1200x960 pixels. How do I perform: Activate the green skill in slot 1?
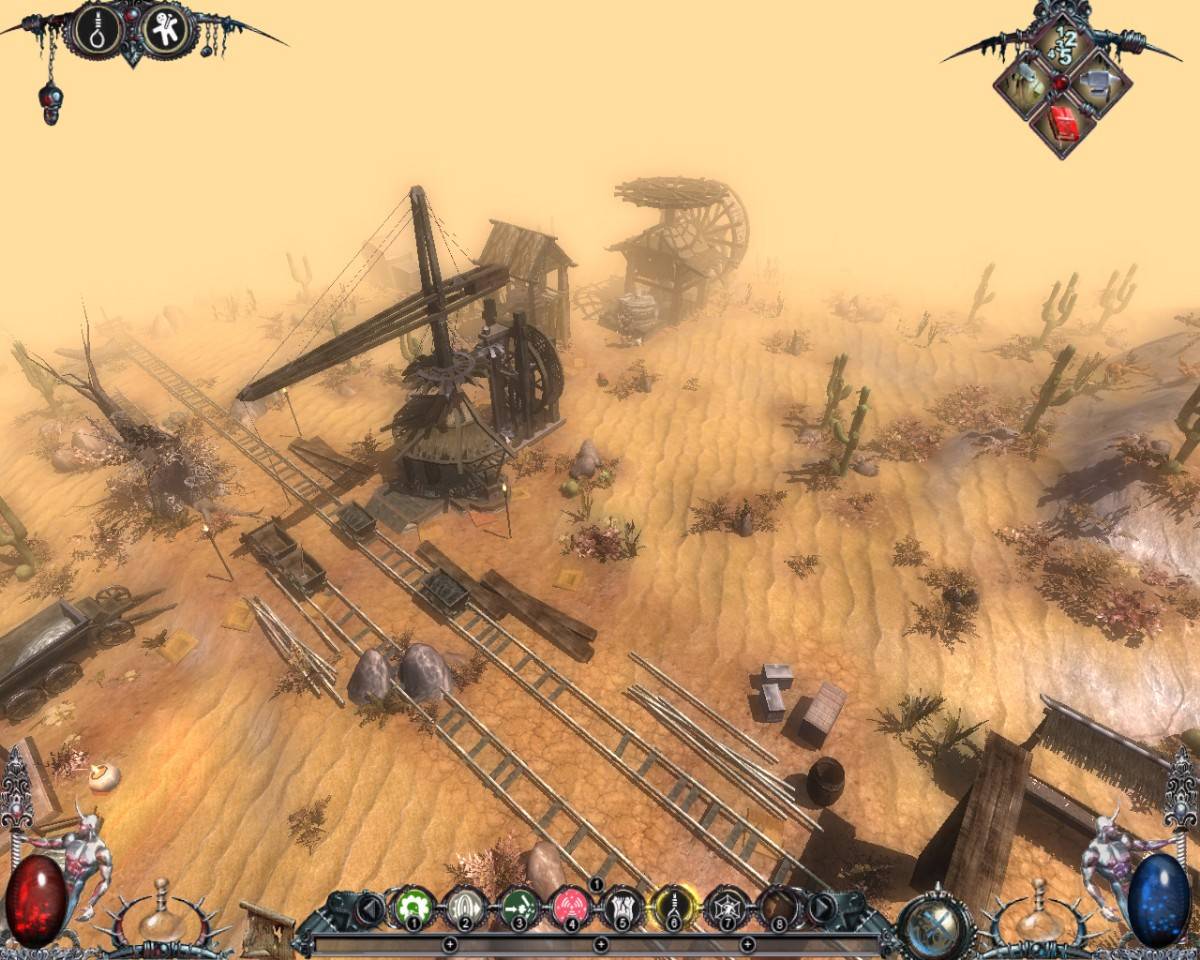[x=411, y=908]
